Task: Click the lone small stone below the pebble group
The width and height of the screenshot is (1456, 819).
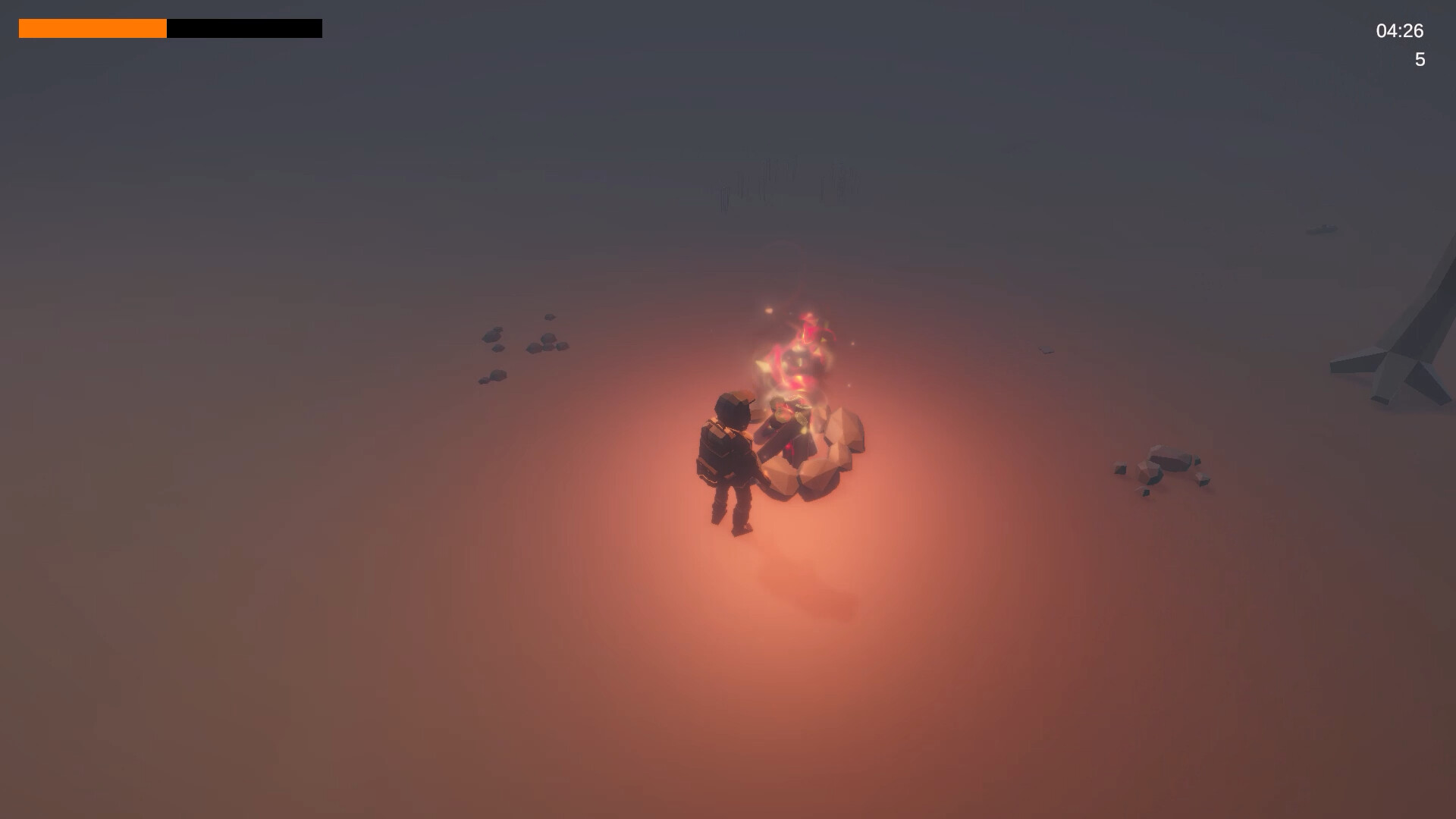Action: coord(494,375)
